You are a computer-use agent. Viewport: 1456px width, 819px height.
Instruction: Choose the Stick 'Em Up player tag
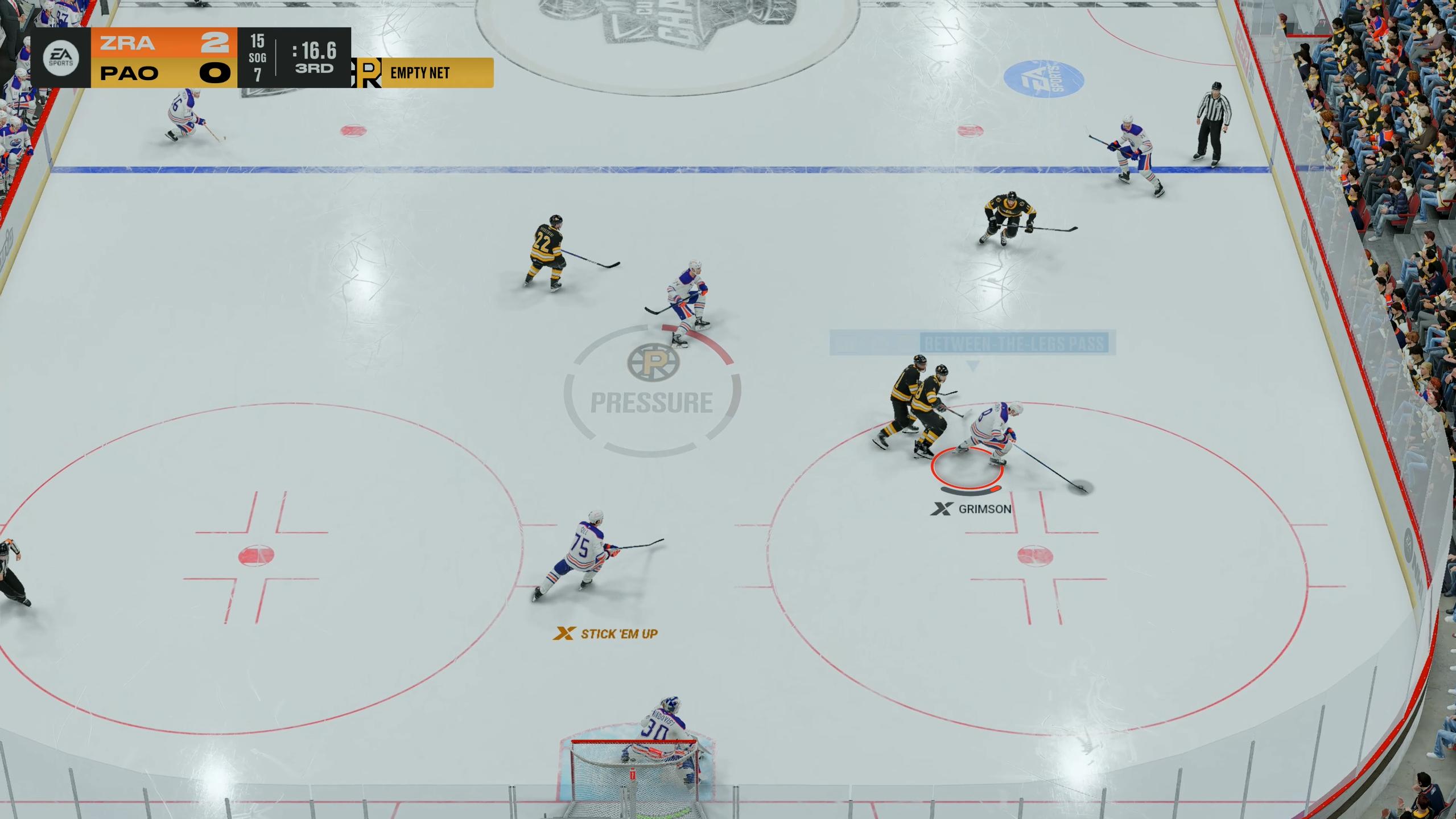pyautogui.click(x=607, y=633)
